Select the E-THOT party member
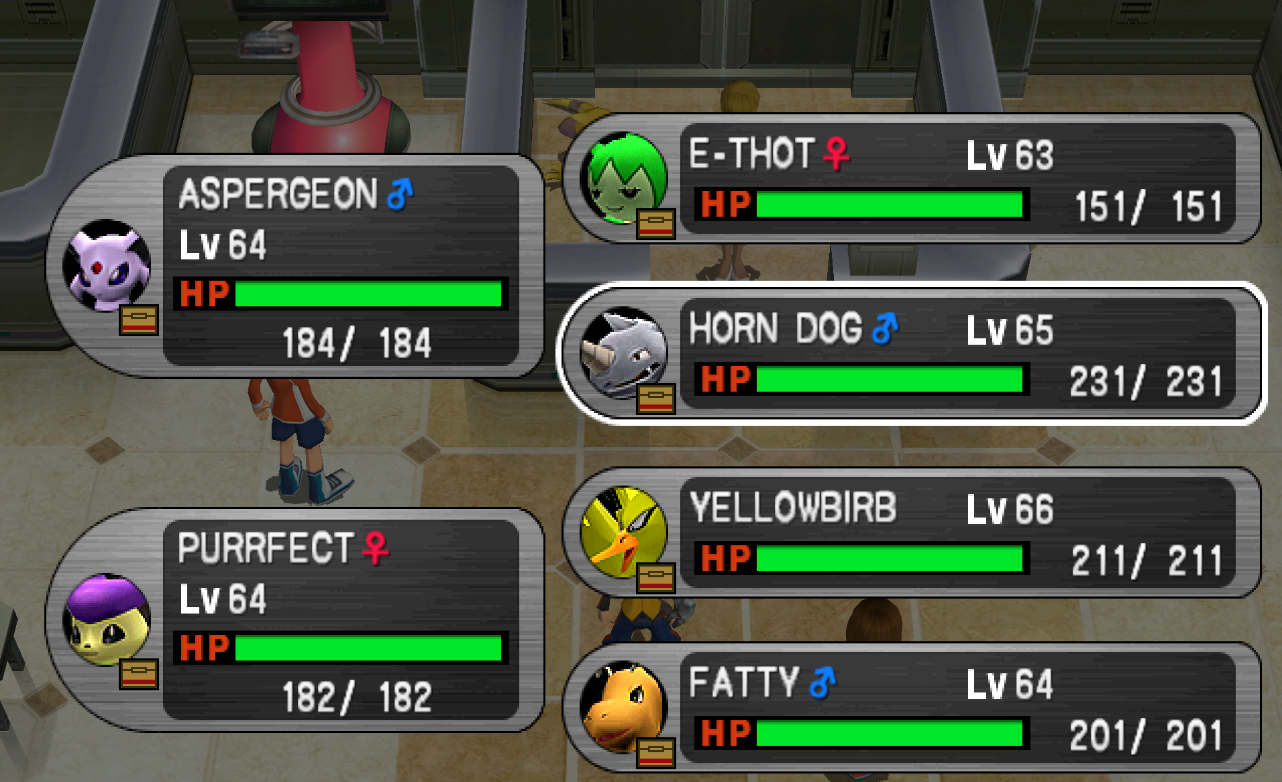Image resolution: width=1282 pixels, height=782 pixels. click(910, 180)
